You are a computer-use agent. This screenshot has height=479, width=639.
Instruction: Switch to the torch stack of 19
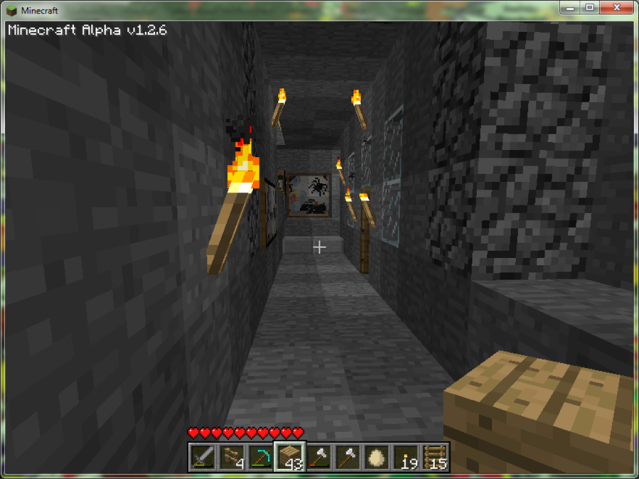coord(406,457)
